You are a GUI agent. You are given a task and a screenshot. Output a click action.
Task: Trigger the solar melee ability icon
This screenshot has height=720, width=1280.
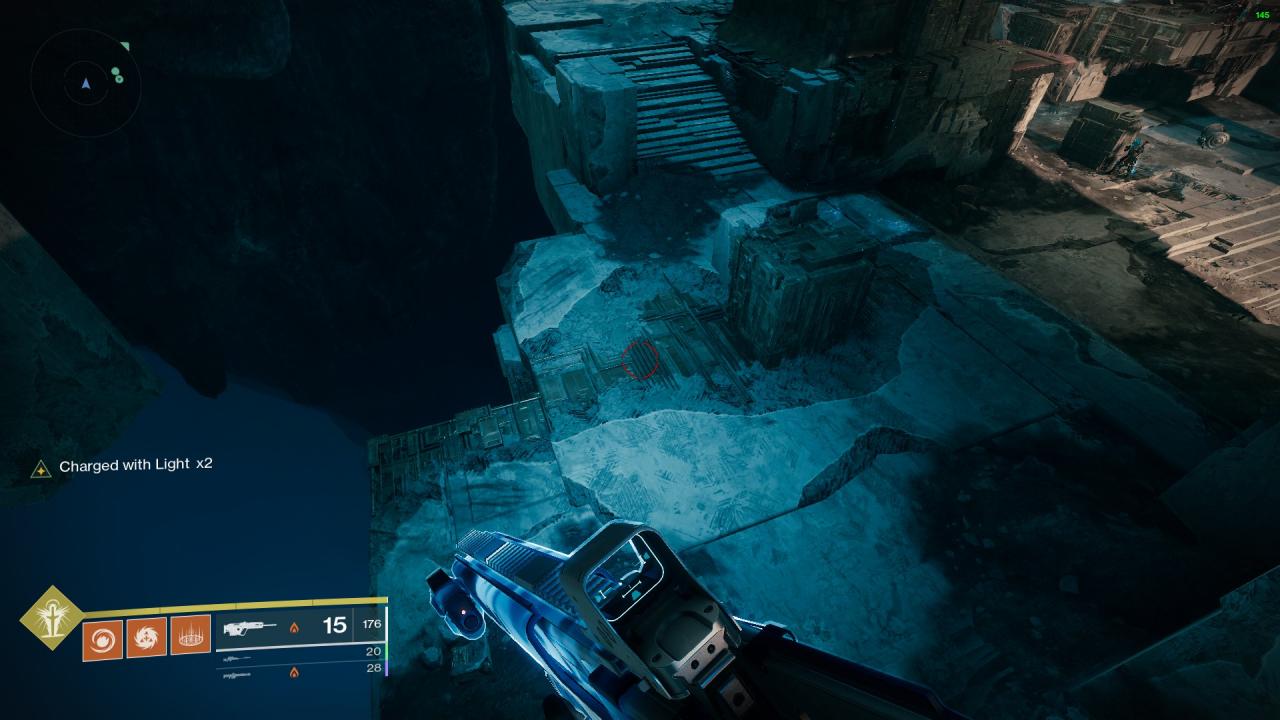pyautogui.click(x=146, y=636)
